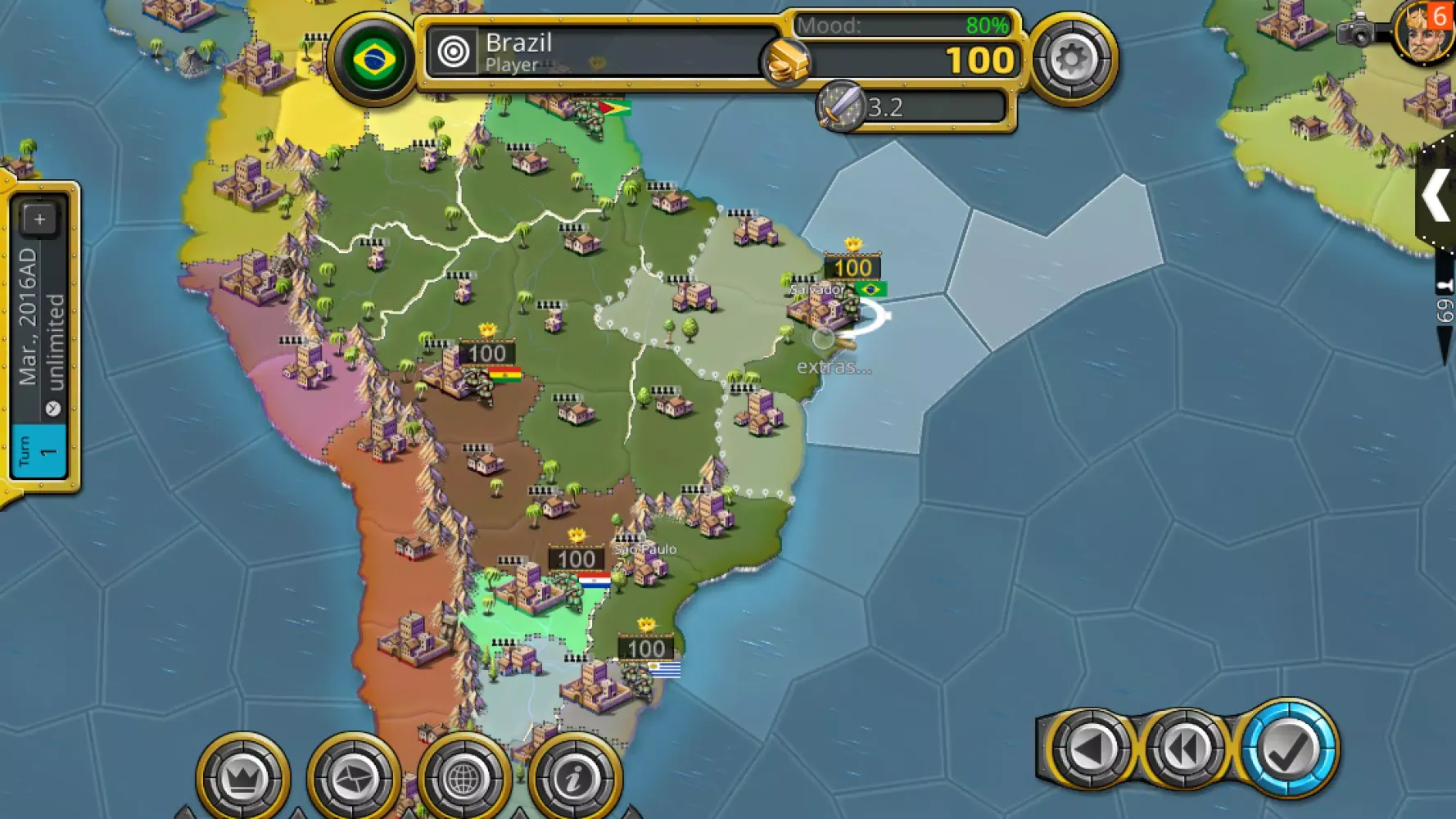Click the sword technology level icon

coord(840,106)
